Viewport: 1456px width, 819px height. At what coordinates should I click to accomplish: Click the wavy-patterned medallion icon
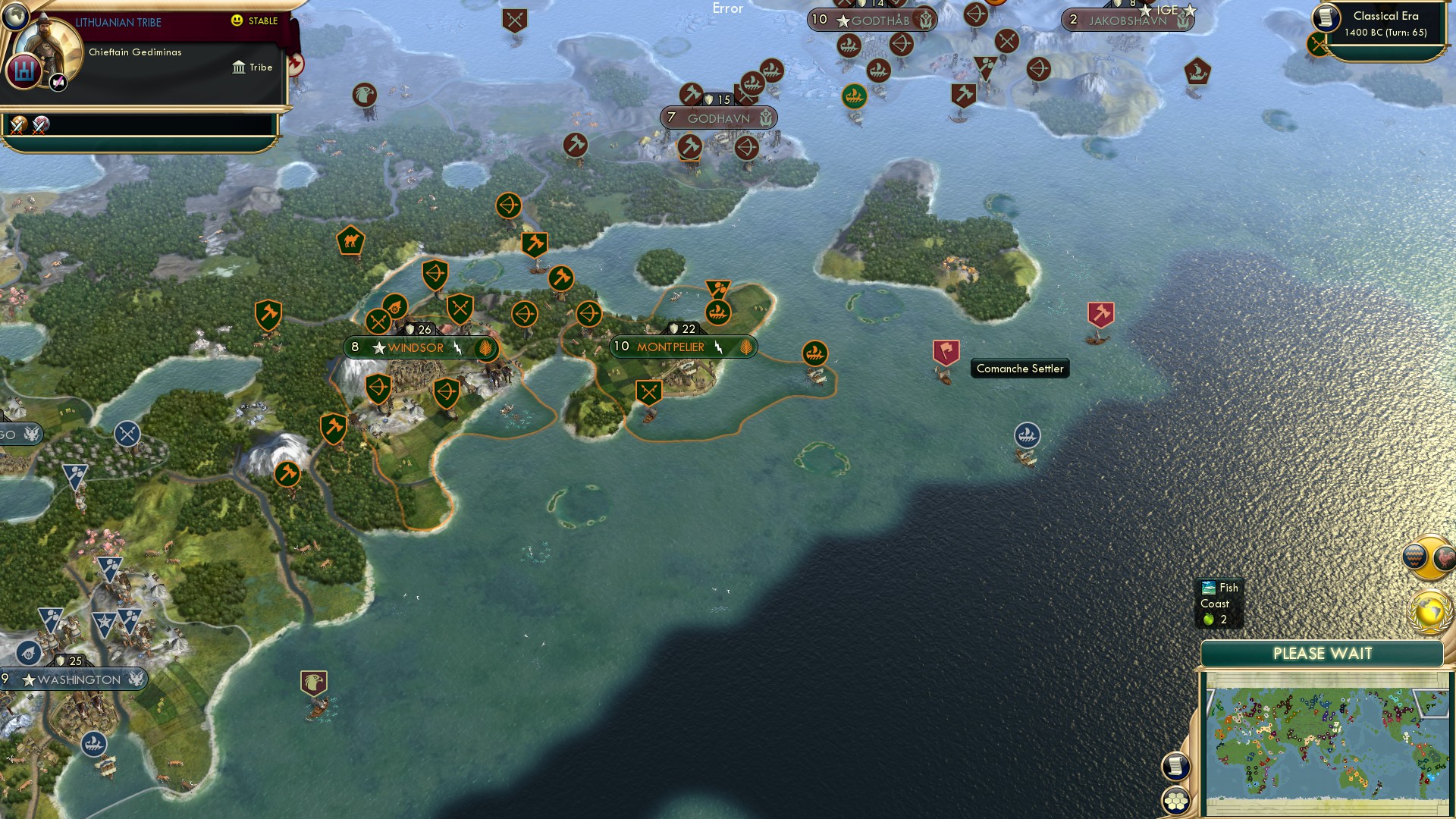click(x=1415, y=556)
